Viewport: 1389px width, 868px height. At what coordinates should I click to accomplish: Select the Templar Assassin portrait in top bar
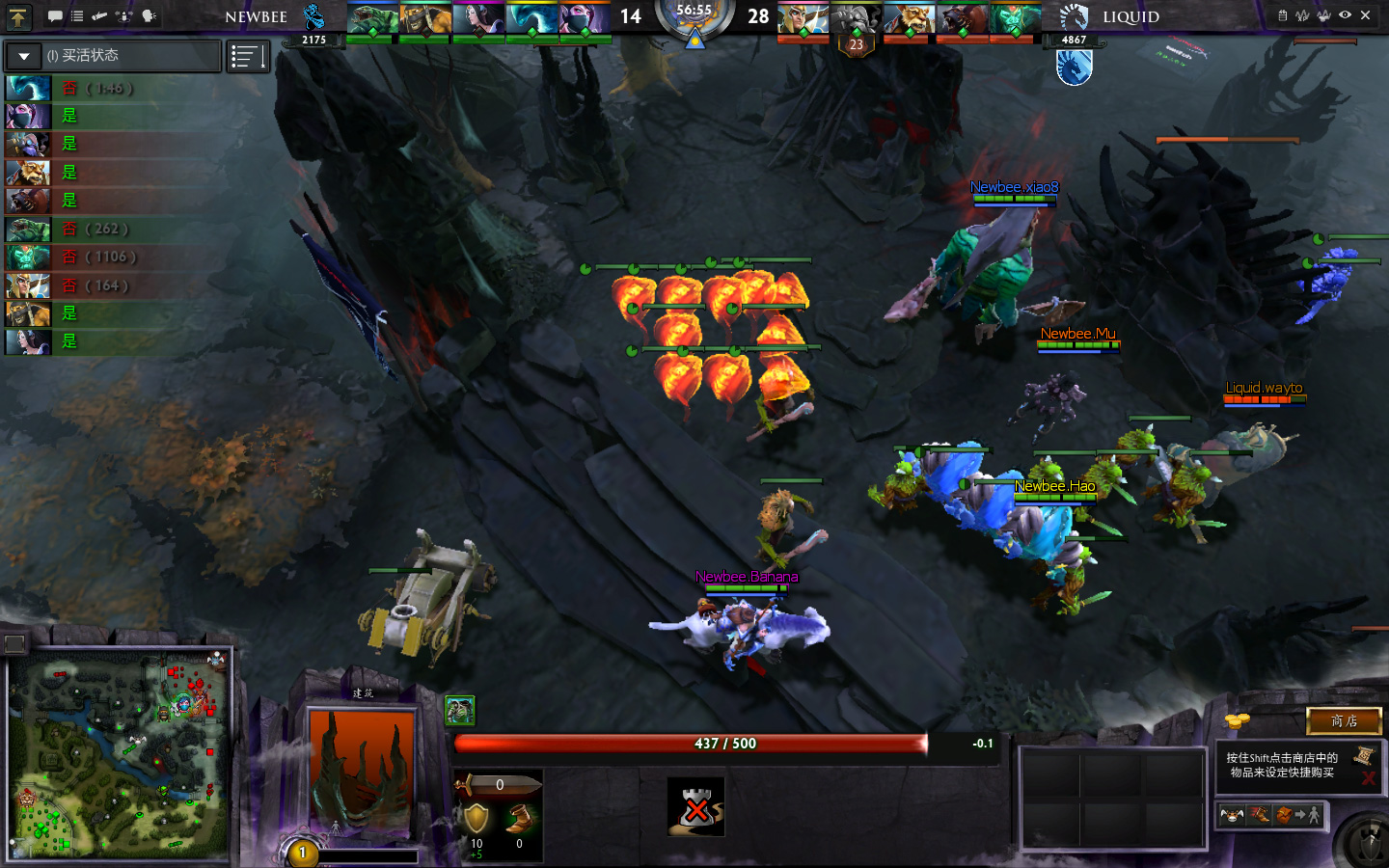(585, 19)
